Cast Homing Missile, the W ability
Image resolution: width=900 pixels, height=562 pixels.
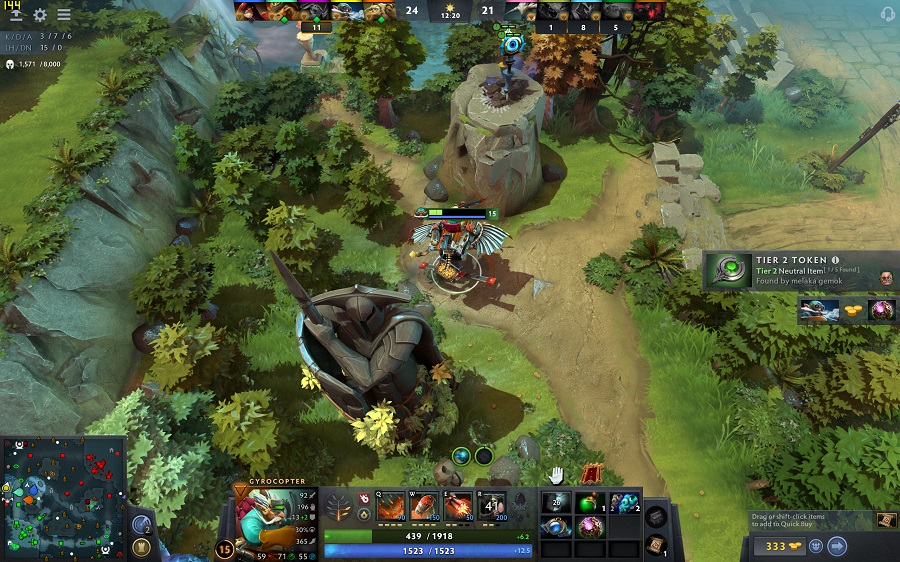[424, 505]
